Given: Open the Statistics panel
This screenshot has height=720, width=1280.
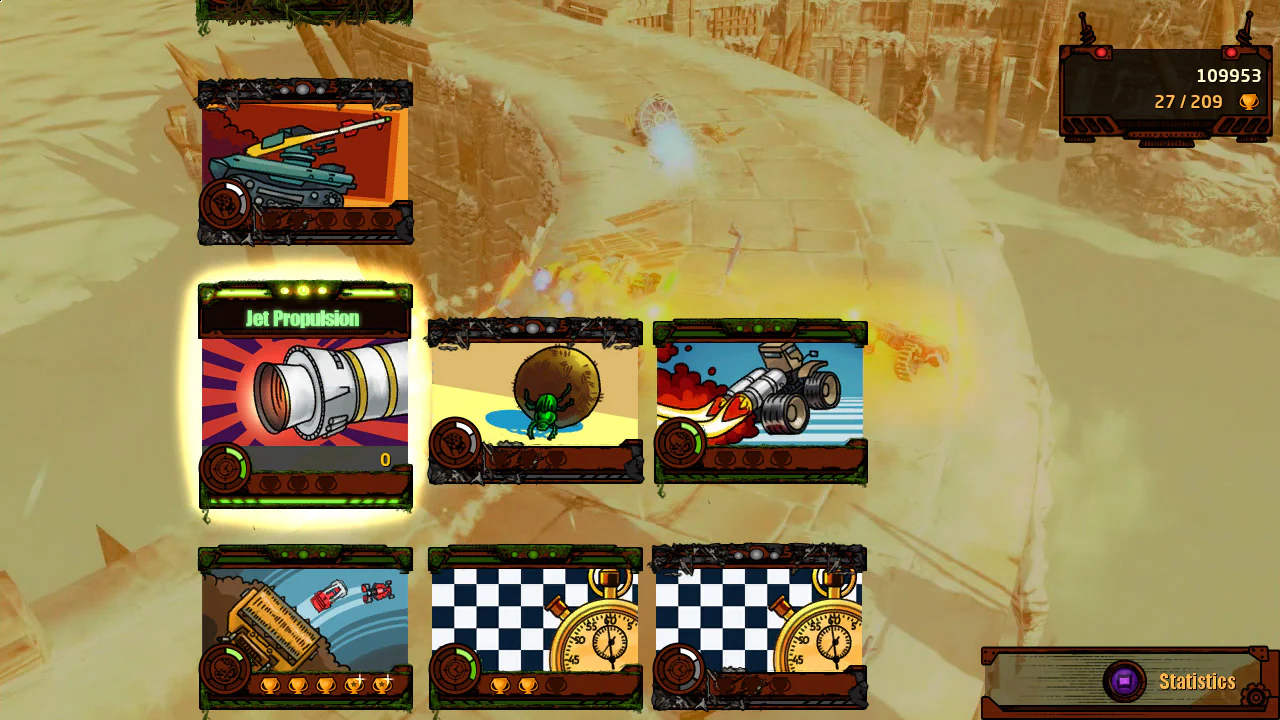Looking at the screenshot, I should 1196,681.
